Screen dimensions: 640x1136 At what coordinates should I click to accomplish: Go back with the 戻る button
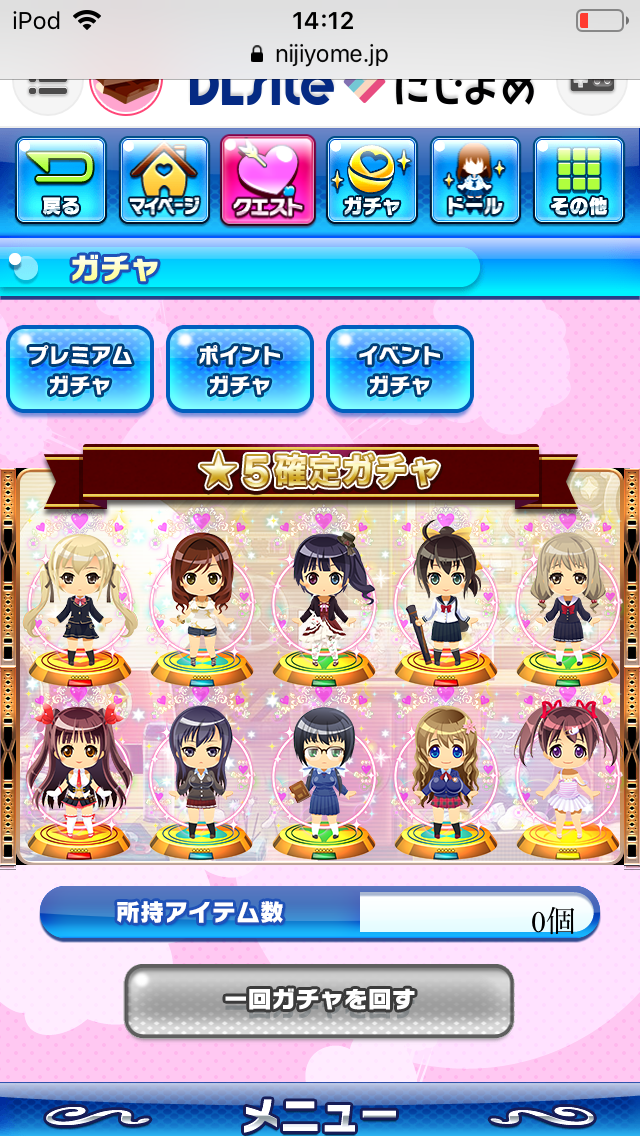(61, 181)
